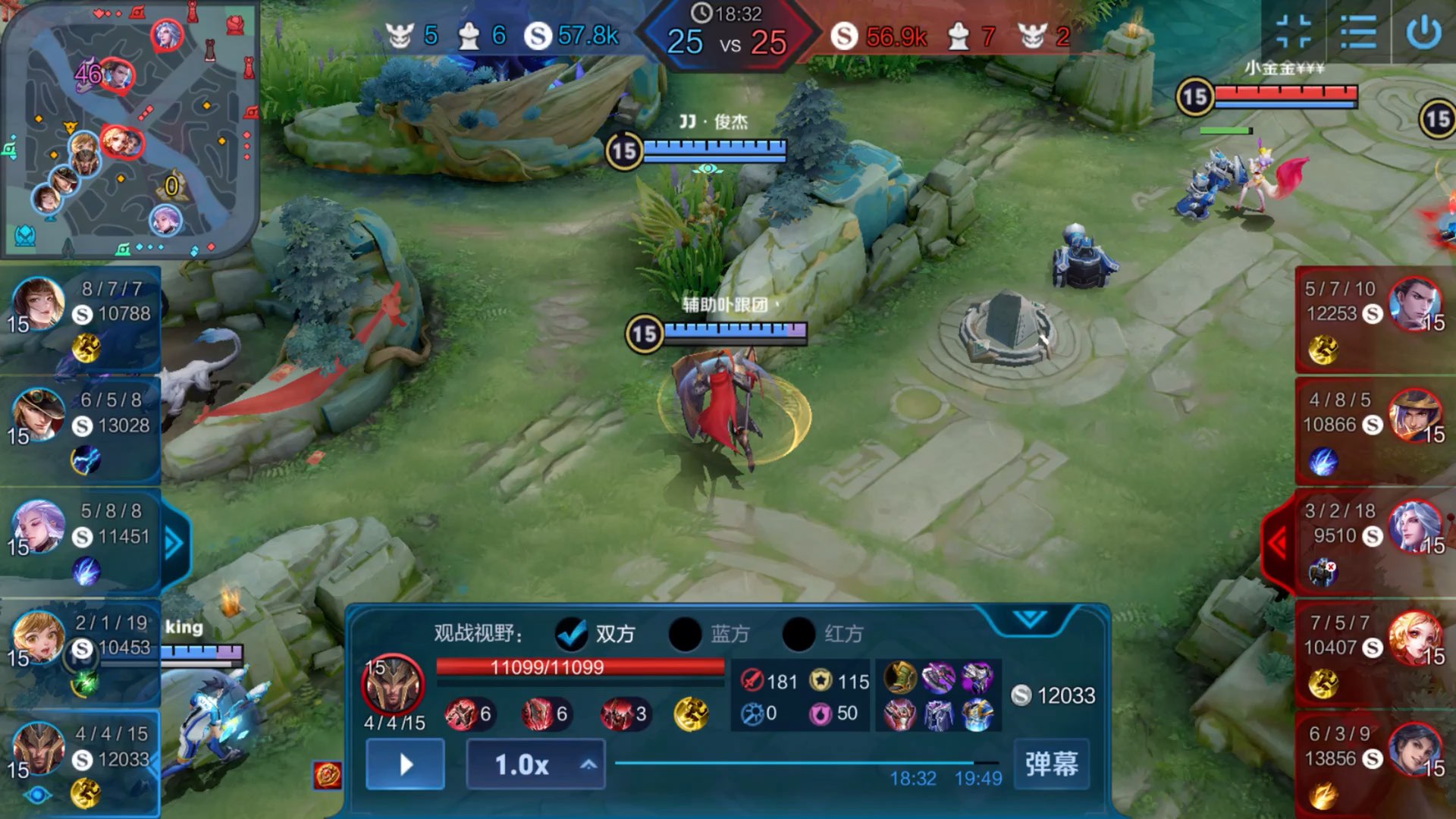Expand the red team side panel arrow
1456x819 pixels.
coord(1279,543)
